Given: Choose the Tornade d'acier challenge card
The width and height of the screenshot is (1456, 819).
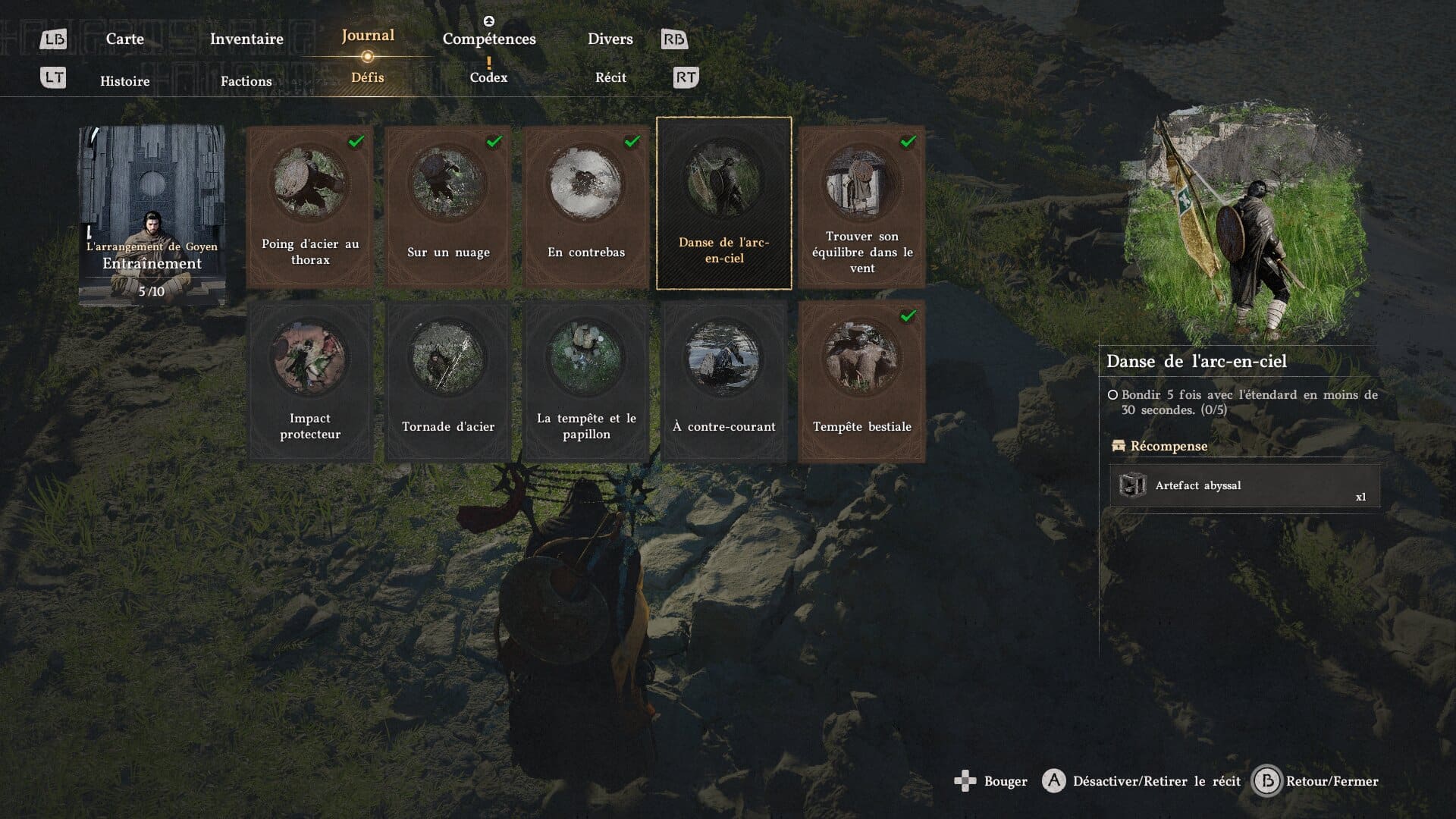Looking at the screenshot, I should 448,381.
